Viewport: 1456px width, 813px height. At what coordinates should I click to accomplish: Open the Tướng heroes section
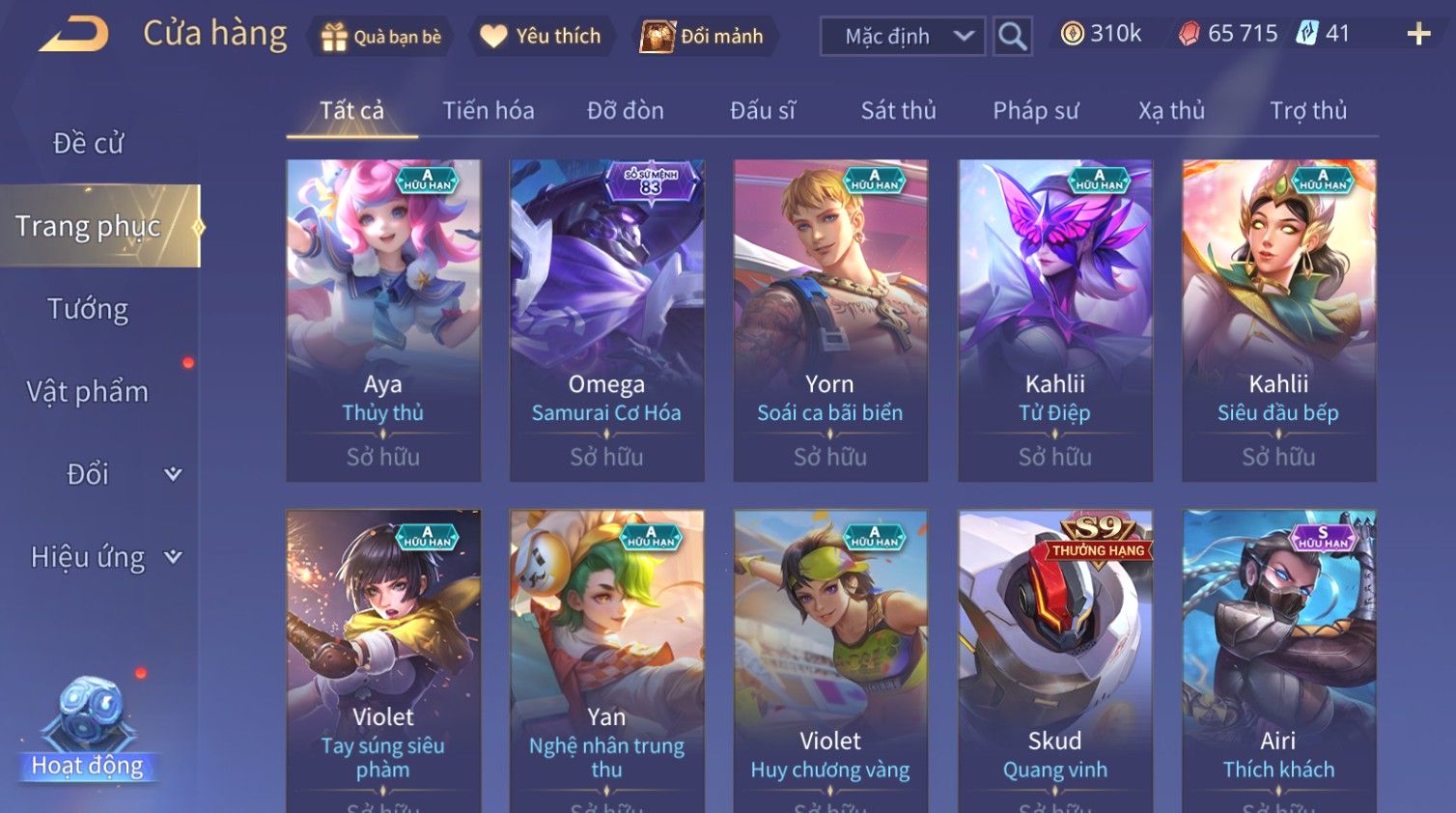pos(88,309)
